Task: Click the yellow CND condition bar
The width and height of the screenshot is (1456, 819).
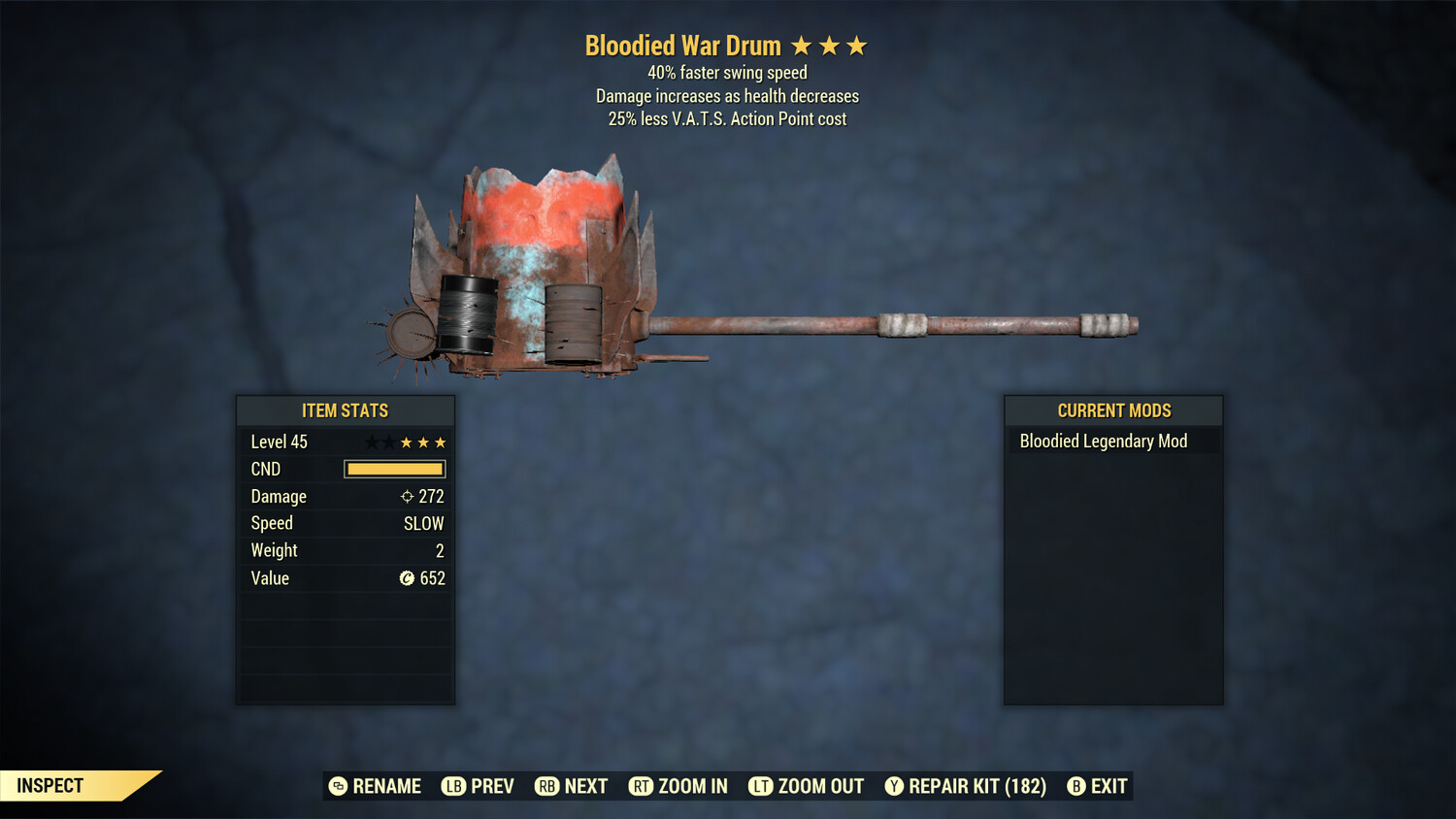Action: click(394, 469)
